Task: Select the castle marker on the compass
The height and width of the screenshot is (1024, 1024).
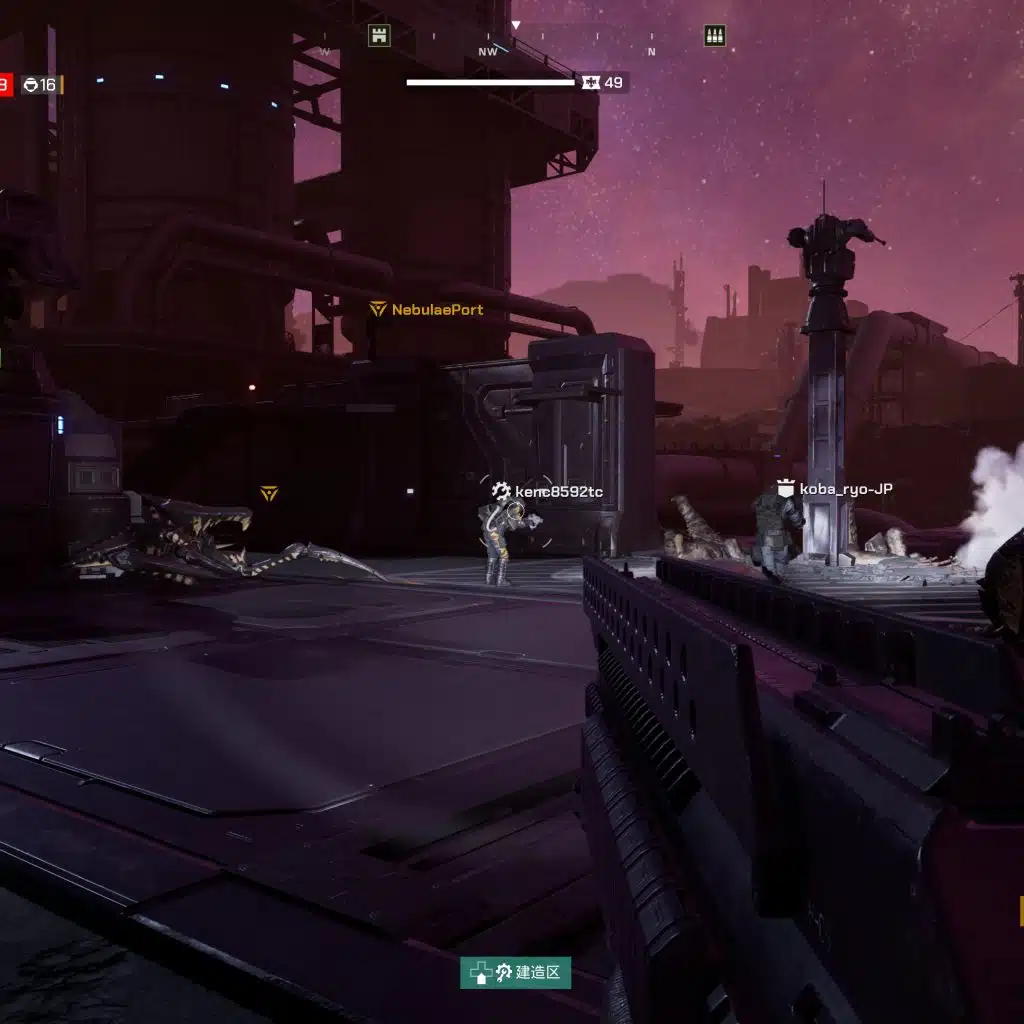Action: (x=379, y=36)
